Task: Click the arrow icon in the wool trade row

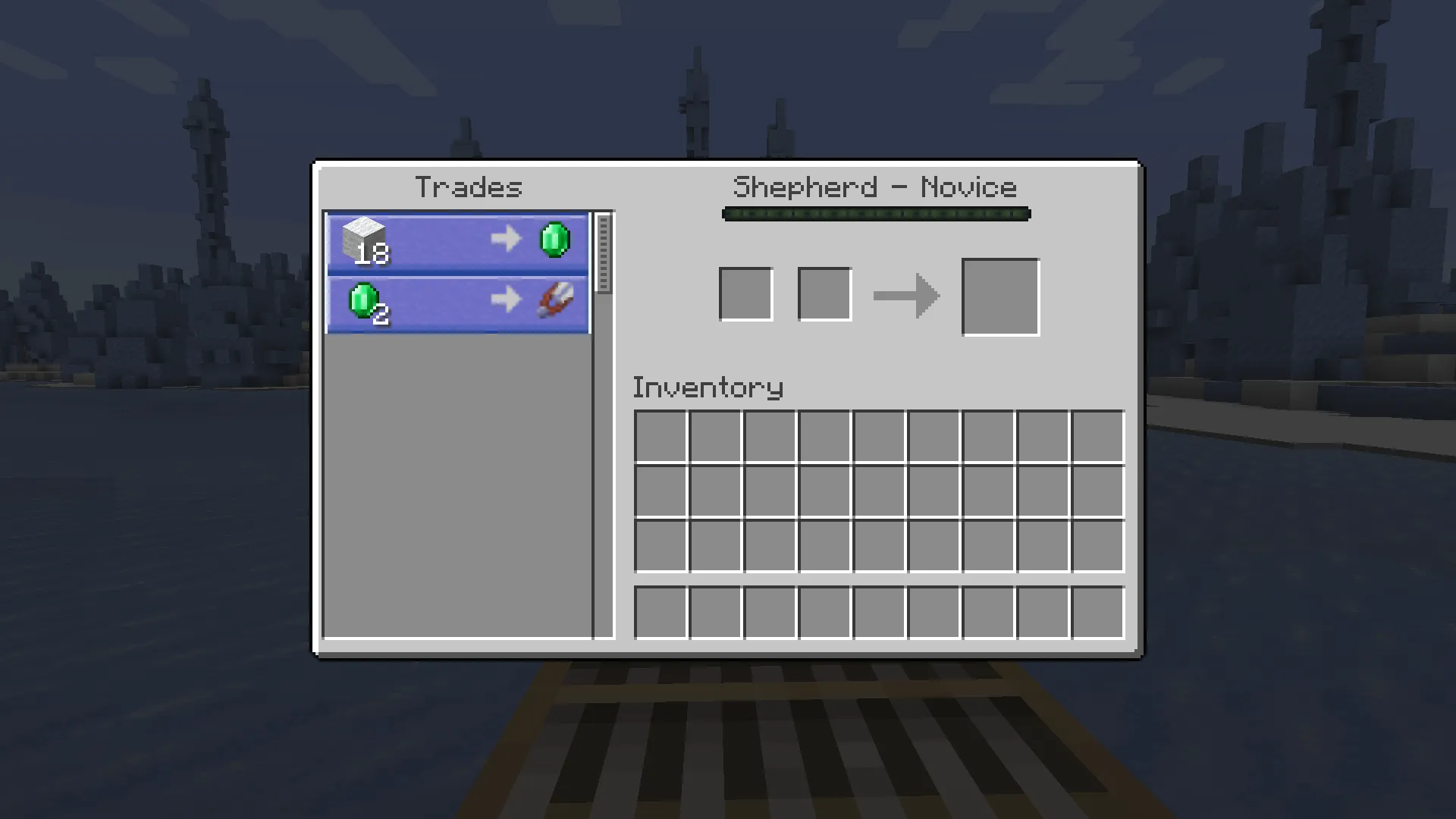Action: [x=507, y=239]
